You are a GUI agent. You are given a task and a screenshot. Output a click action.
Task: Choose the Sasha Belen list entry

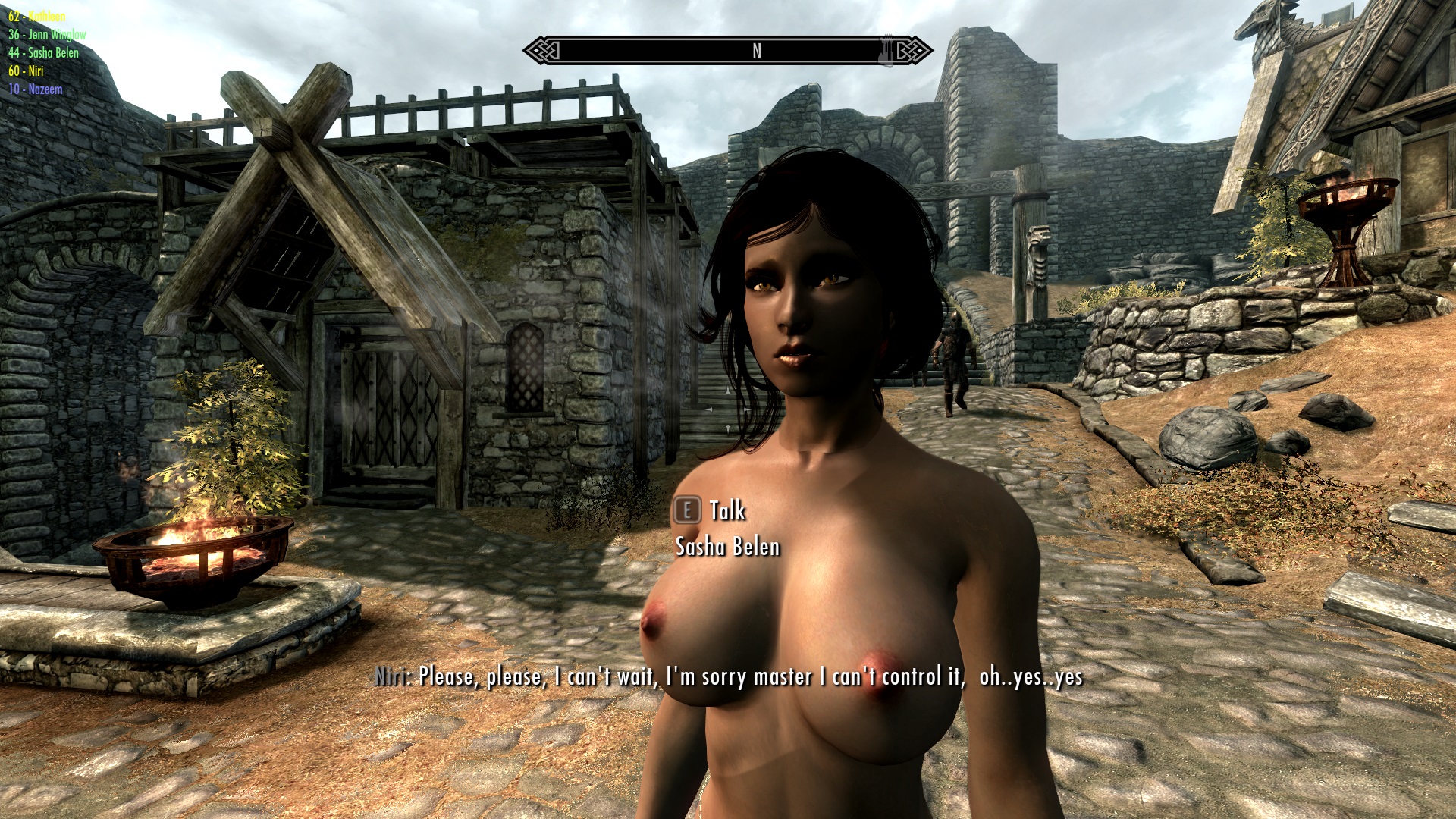point(43,52)
